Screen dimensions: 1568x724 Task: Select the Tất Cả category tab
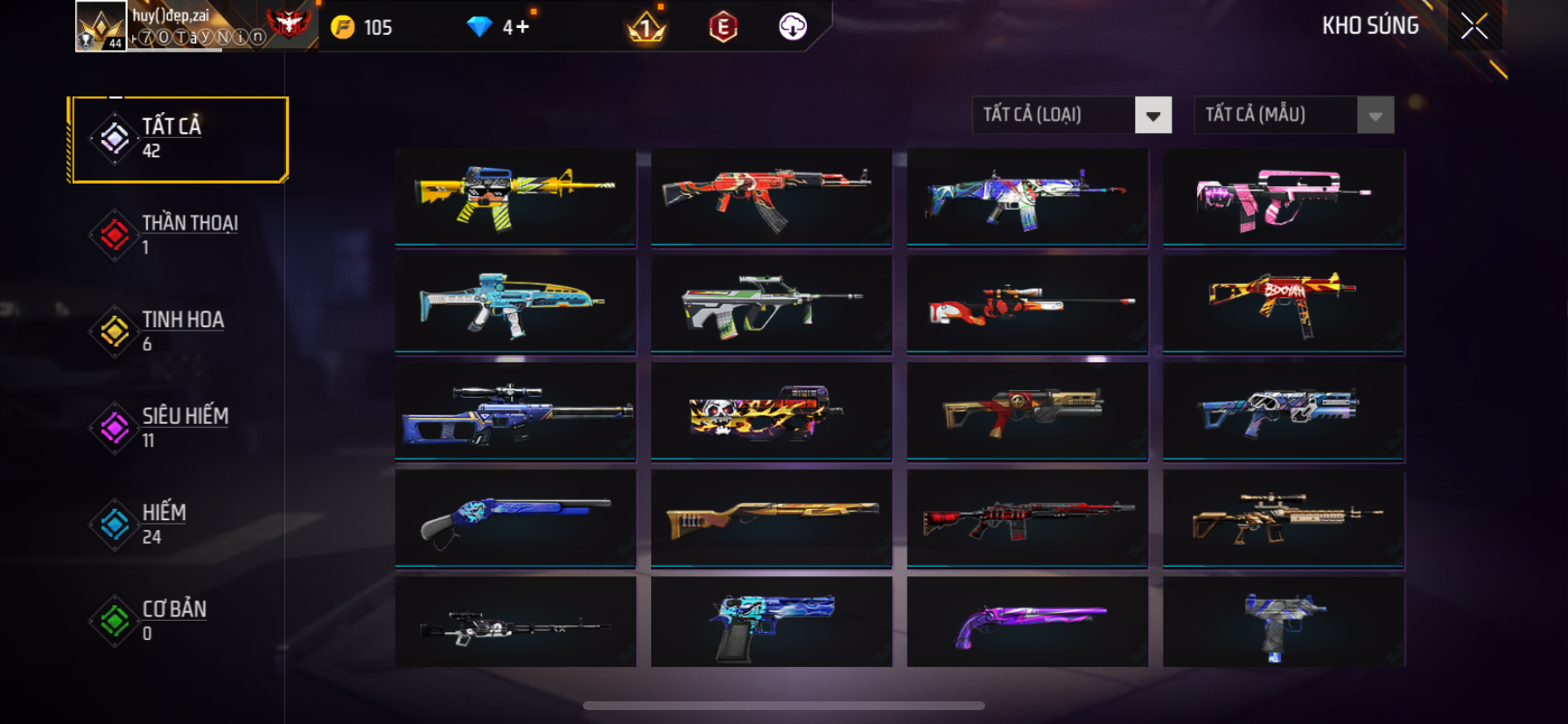(179, 139)
